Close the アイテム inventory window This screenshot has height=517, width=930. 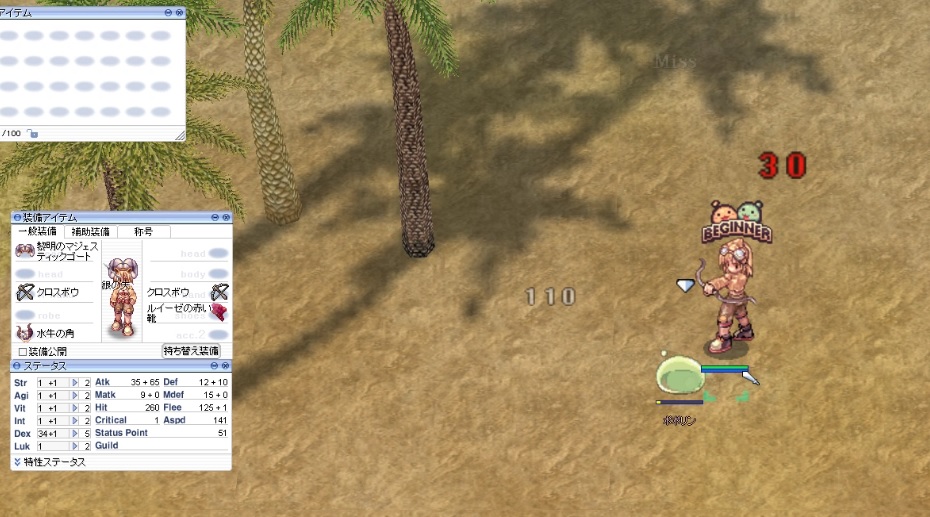coord(180,13)
